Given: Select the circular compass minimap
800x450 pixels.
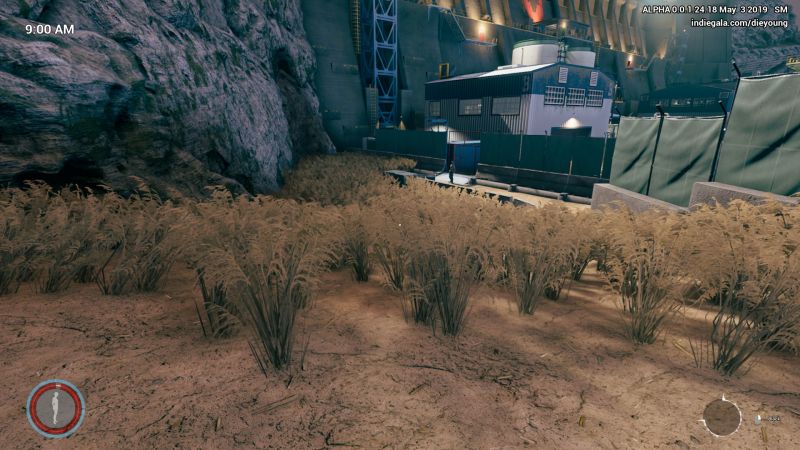Looking at the screenshot, I should pyautogui.click(x=721, y=417).
